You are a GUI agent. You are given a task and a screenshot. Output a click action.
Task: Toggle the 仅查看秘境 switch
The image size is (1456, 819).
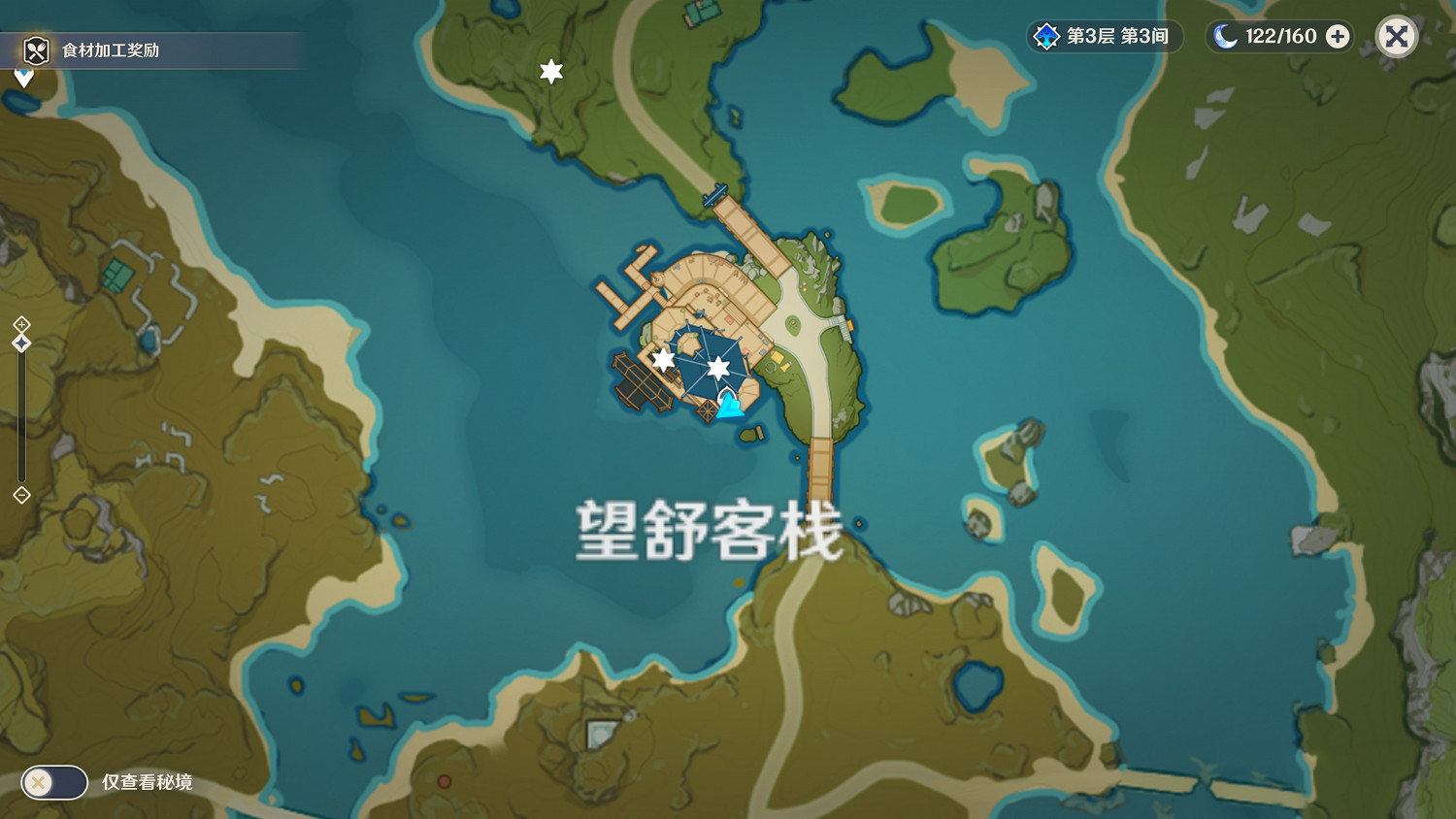click(x=53, y=781)
